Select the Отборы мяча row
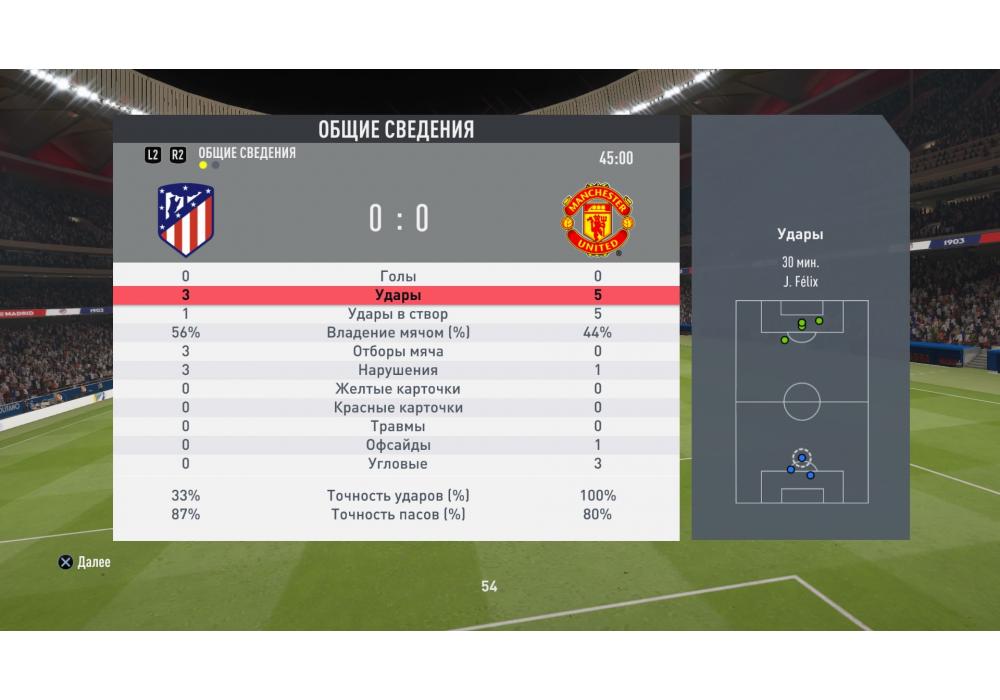The height and width of the screenshot is (700, 1000). [x=397, y=352]
